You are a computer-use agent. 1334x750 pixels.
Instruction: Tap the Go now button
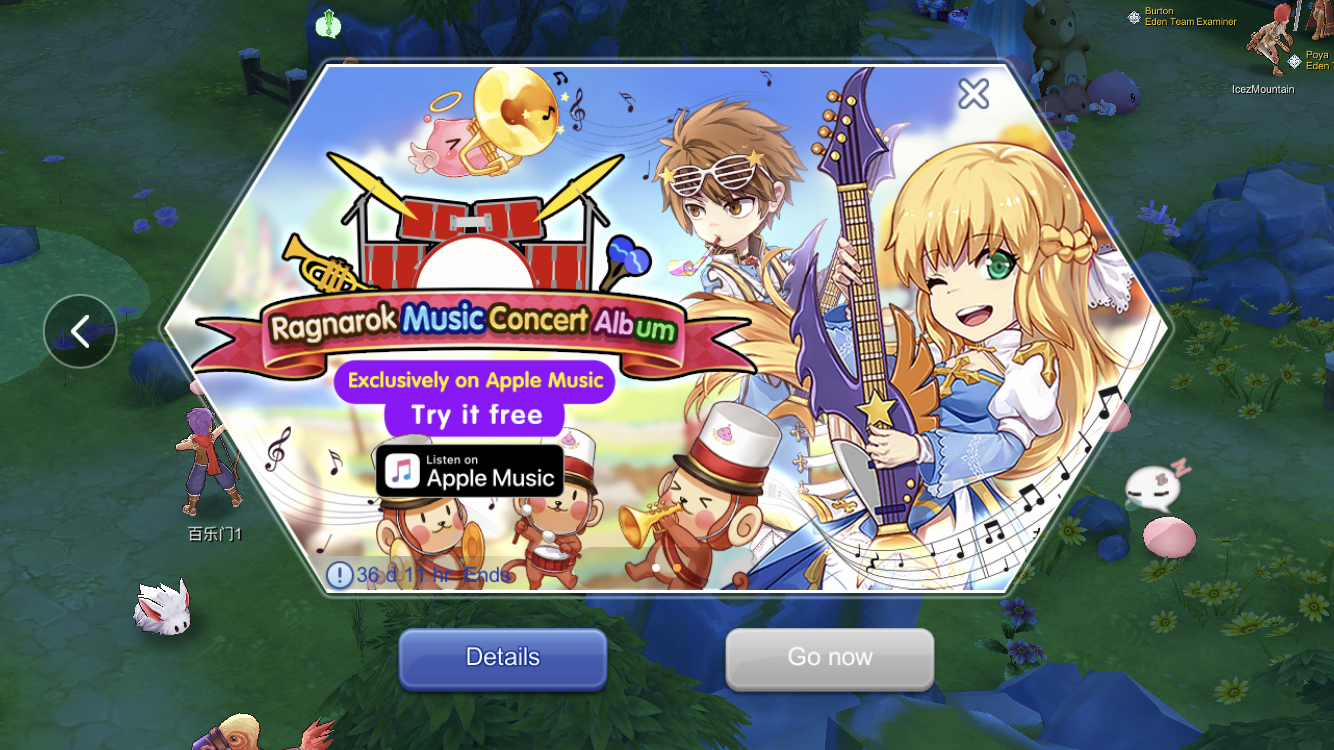pos(830,658)
